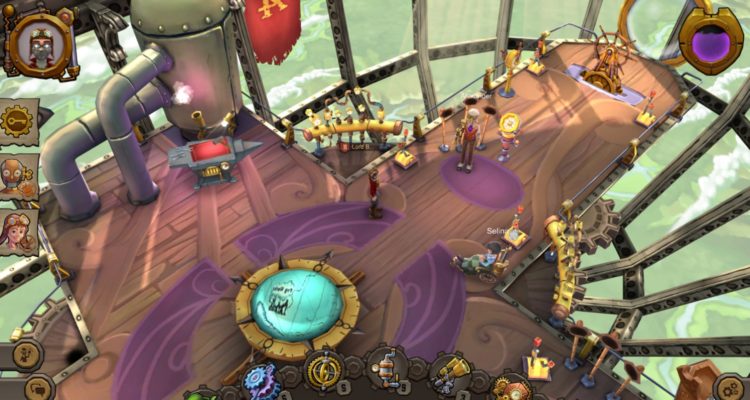Open the captain portrait at top left

click(40, 44)
